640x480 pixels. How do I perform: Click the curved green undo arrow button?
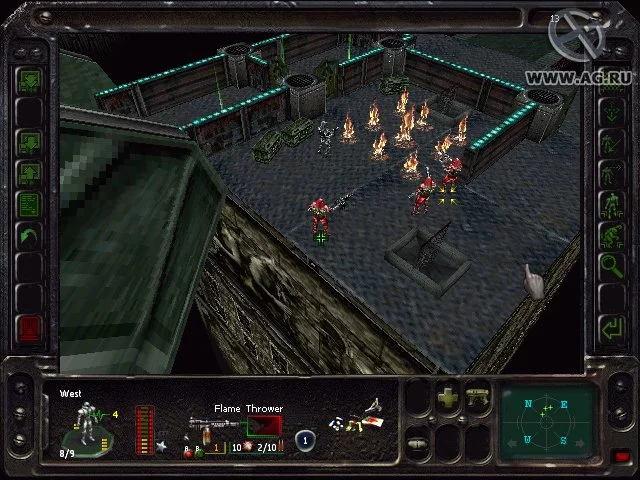pyautogui.click(x=29, y=237)
